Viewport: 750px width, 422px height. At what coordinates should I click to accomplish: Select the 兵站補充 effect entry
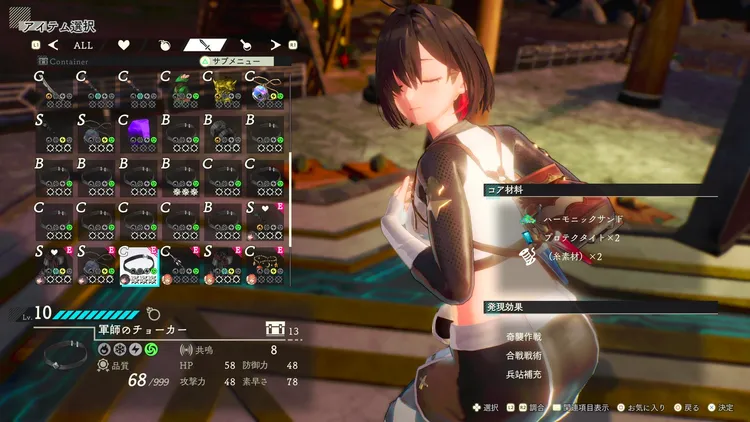(524, 373)
